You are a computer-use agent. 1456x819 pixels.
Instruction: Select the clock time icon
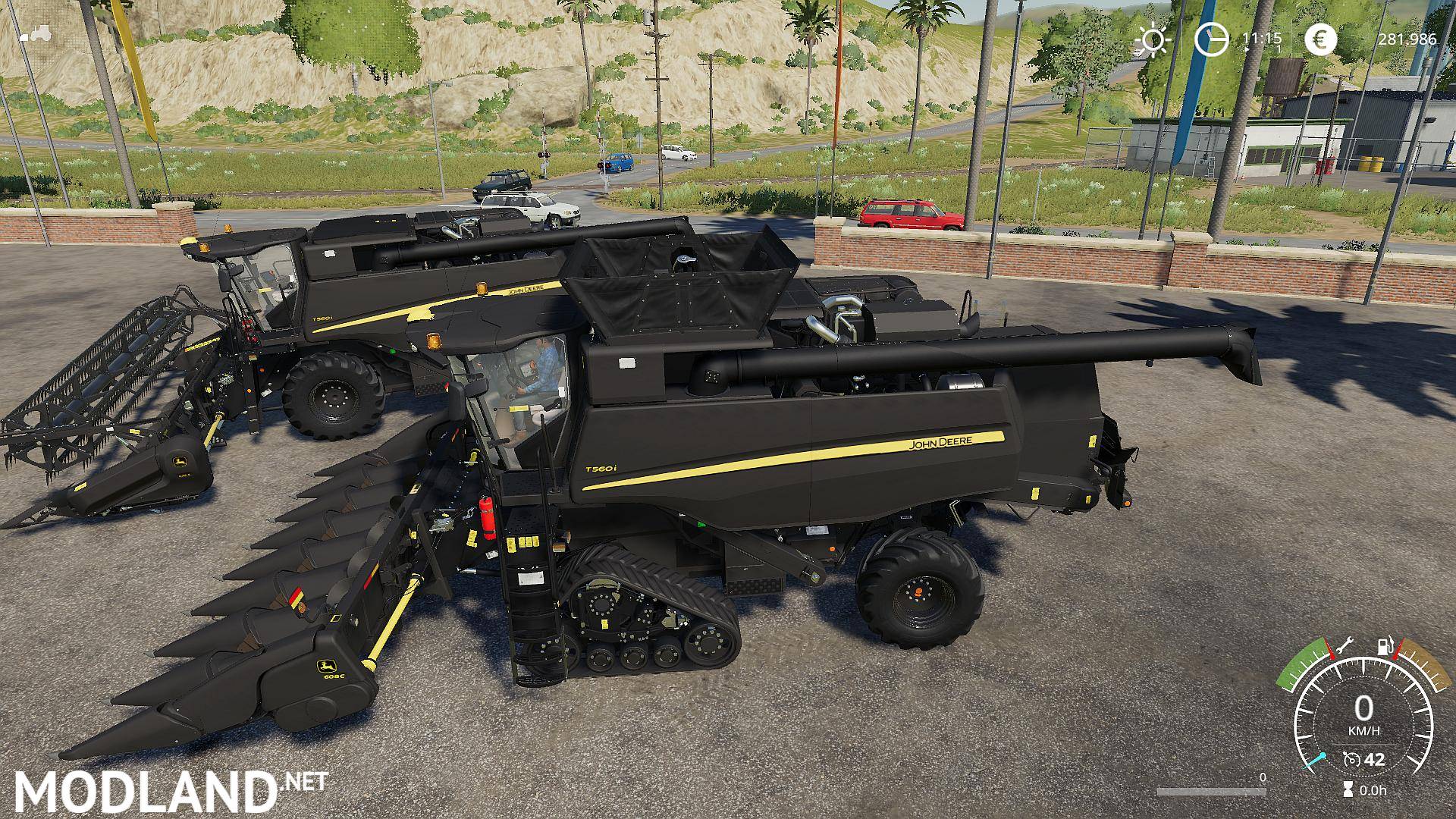1211,39
